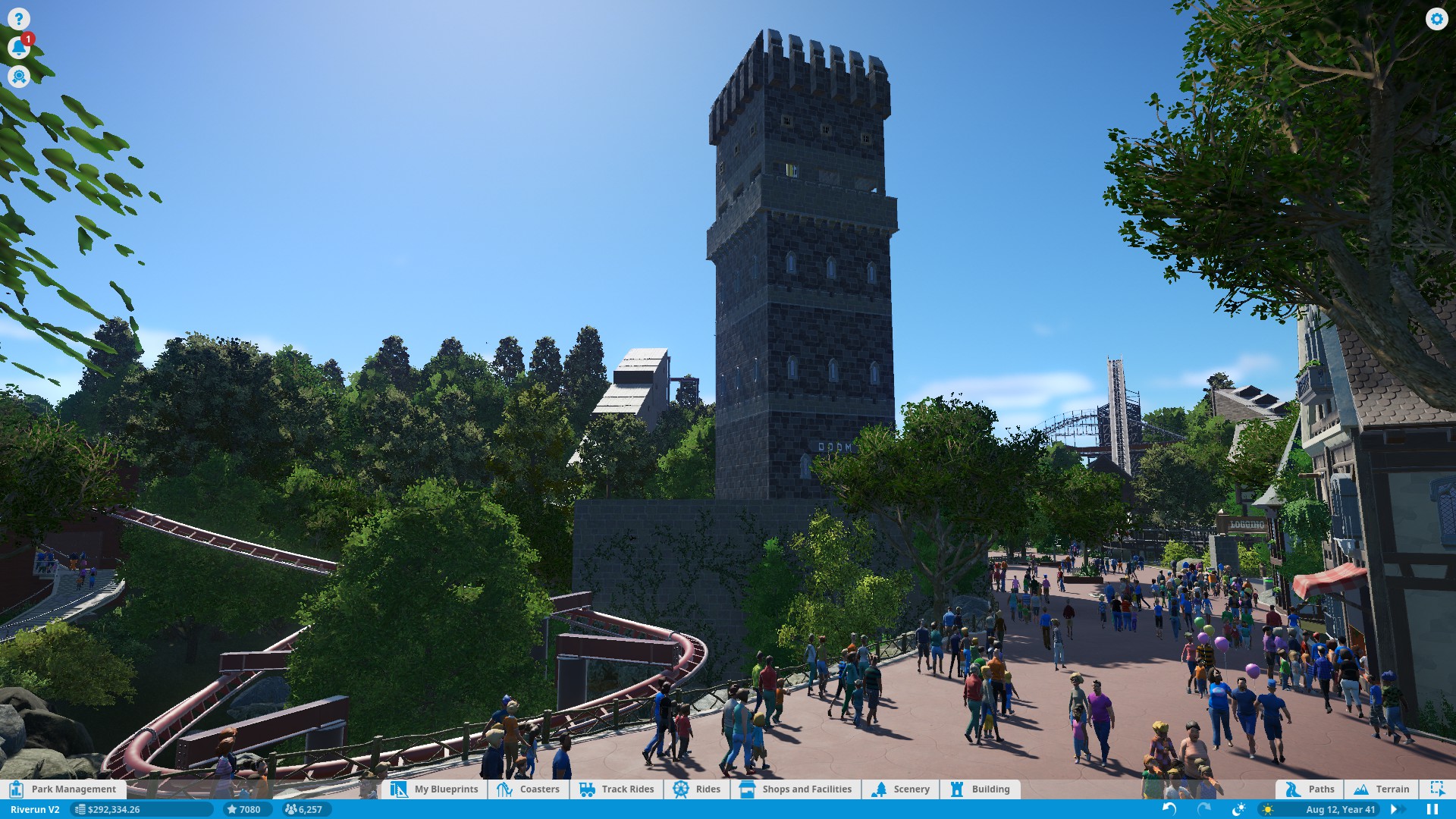Browse My Blueprints

point(435,789)
